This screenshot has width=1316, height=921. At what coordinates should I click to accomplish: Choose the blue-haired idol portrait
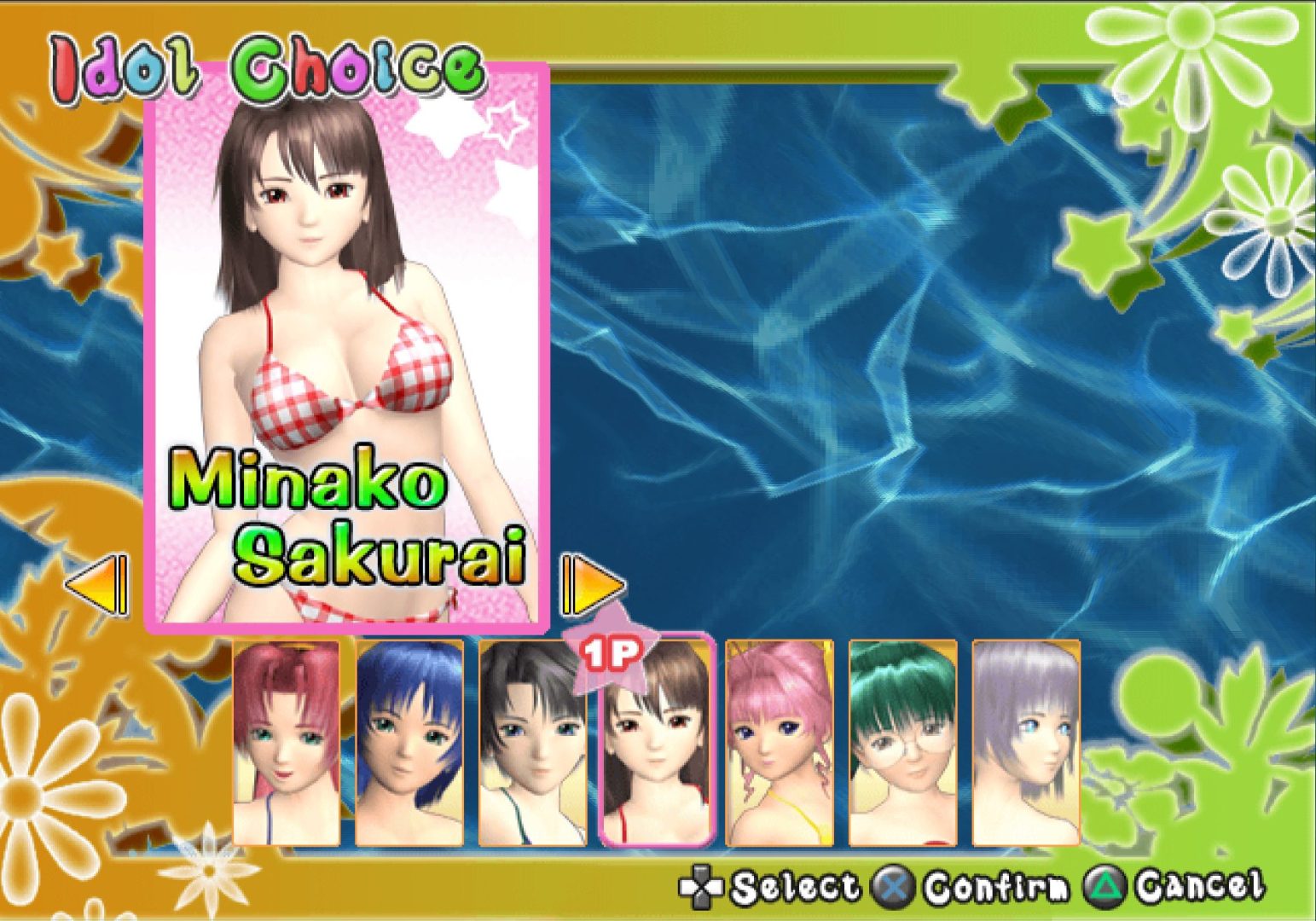pos(409,743)
